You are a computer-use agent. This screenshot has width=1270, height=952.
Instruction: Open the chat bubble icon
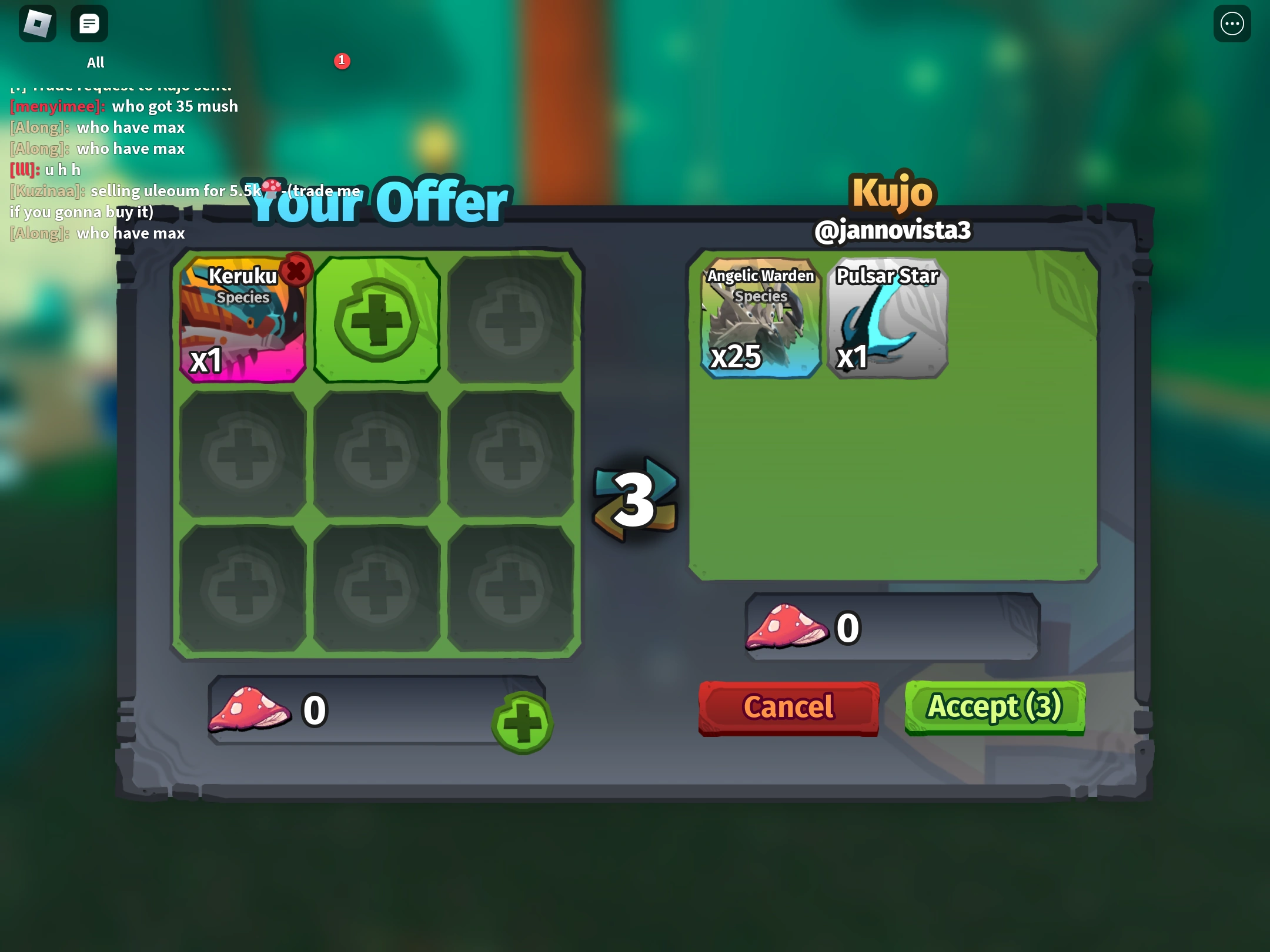(x=89, y=24)
